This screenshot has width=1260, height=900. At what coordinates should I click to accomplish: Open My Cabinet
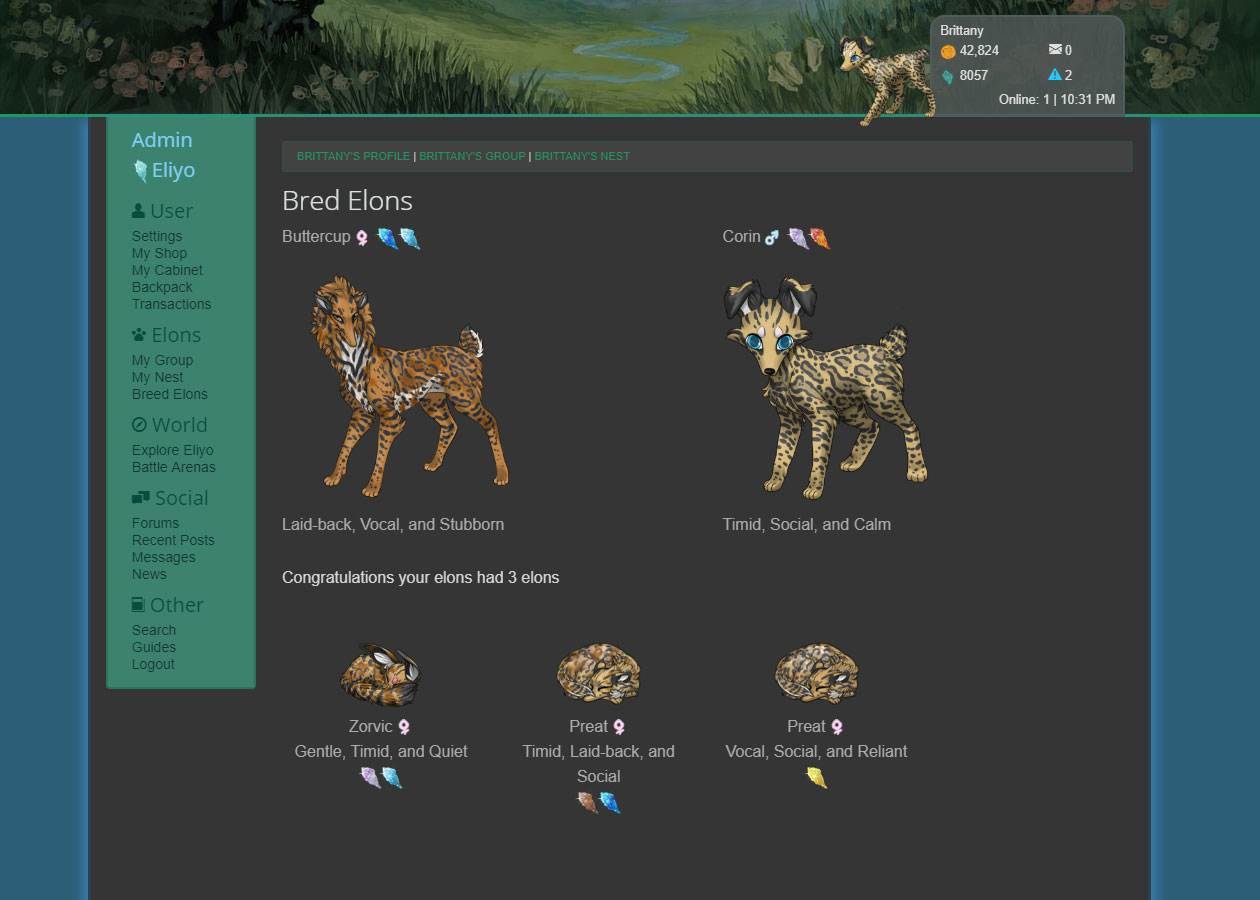pos(167,270)
